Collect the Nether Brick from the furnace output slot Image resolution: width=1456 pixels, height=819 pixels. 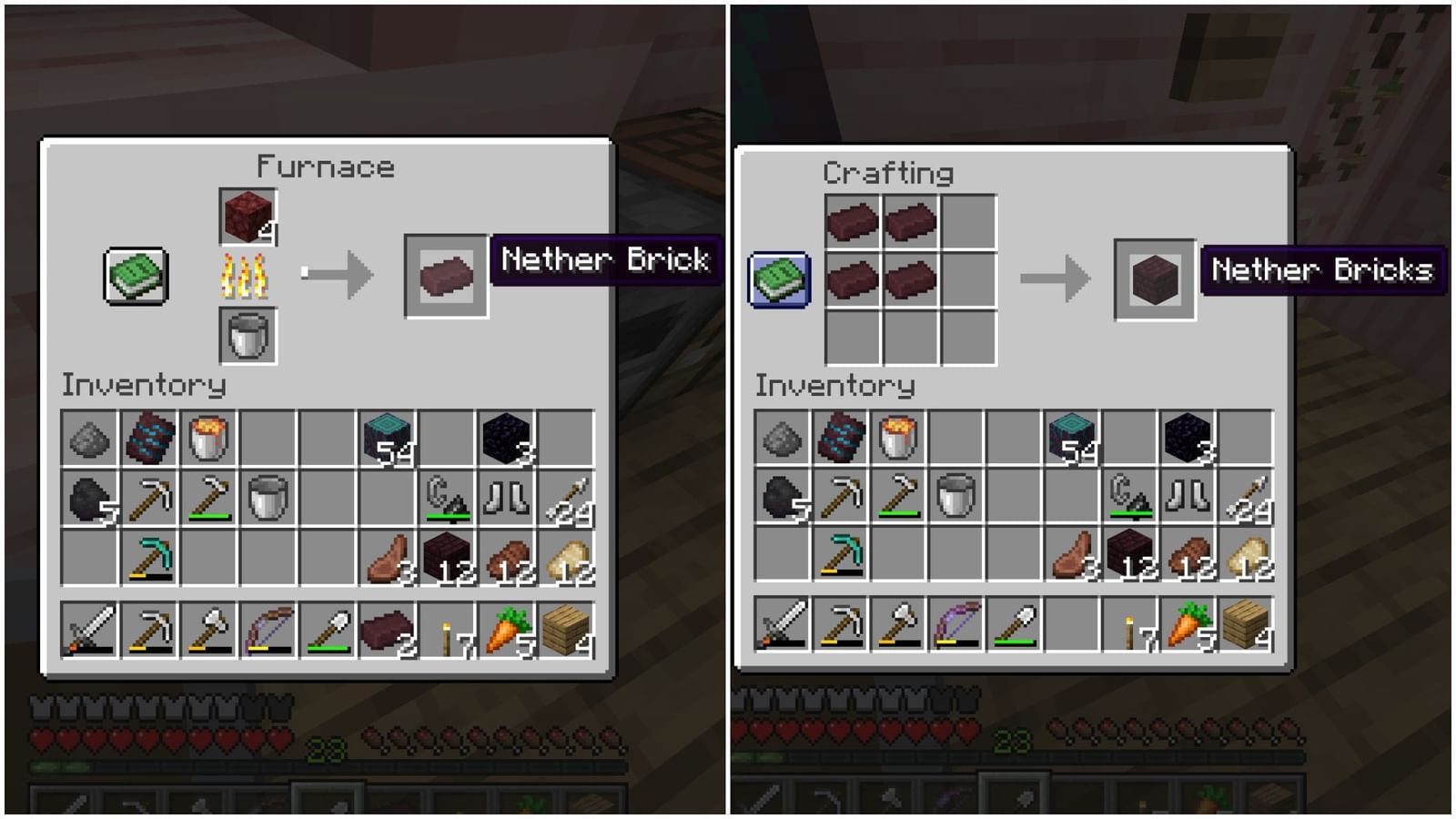tap(447, 273)
